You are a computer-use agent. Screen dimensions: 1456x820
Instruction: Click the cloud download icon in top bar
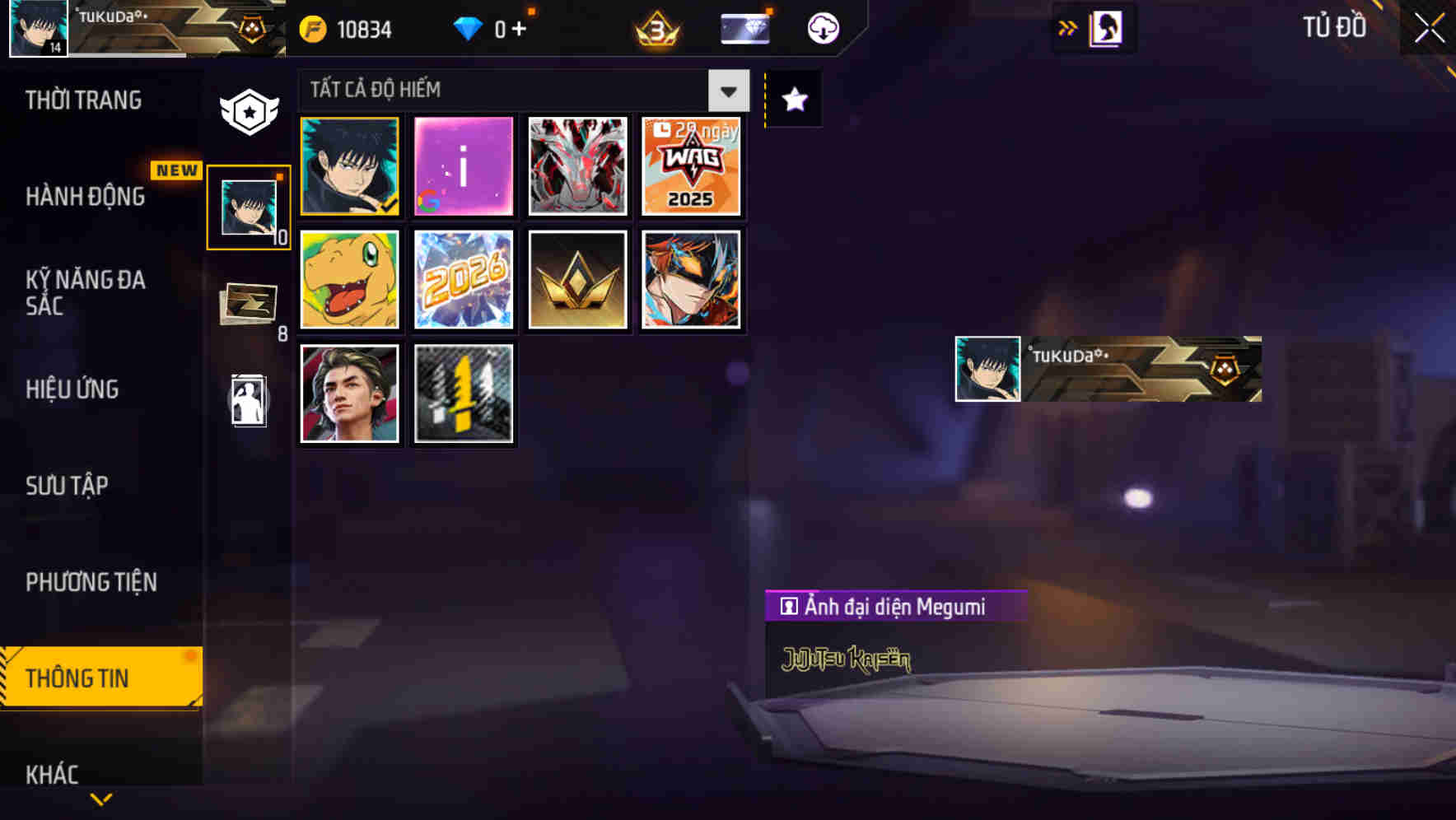[820, 28]
